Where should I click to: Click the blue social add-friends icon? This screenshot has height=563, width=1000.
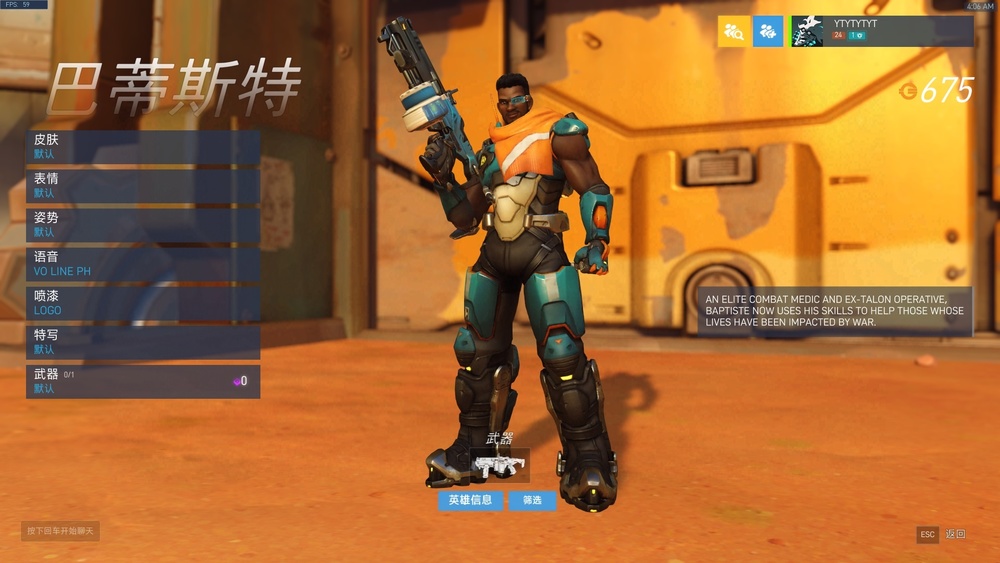[x=768, y=31]
